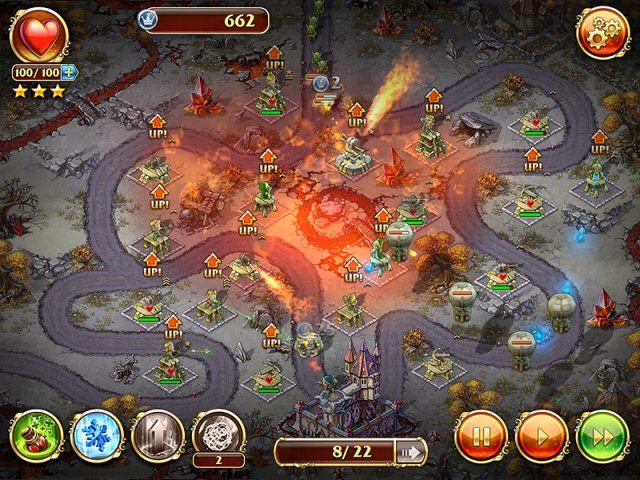The image size is (640, 480).
Task: Use the swirl ability with 2 charges
Action: click(218, 433)
